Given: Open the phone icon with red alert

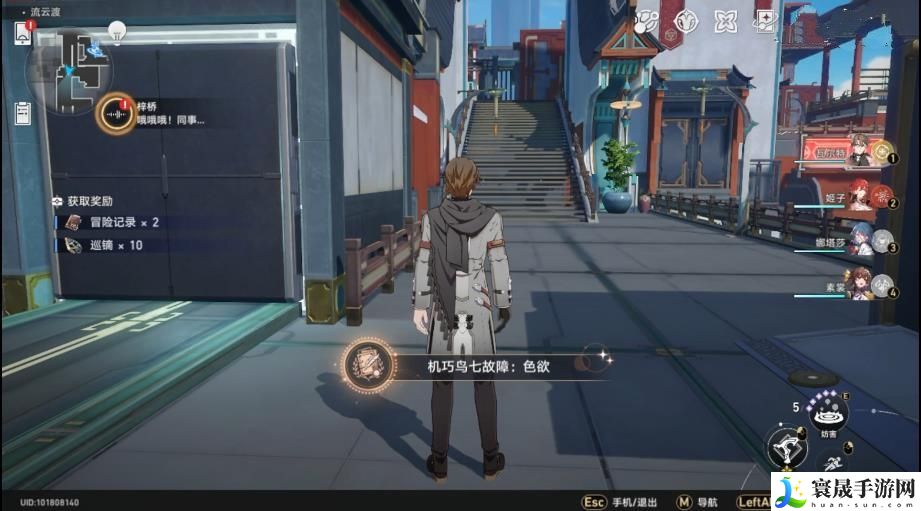Looking at the screenshot, I should click(23, 32).
